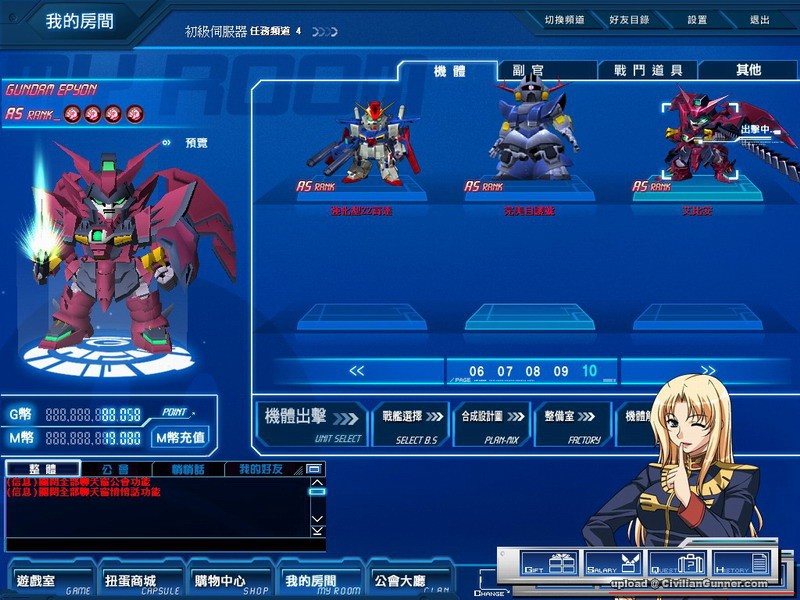
Task: Click the M幣充值 recharge button
Action: (180, 437)
